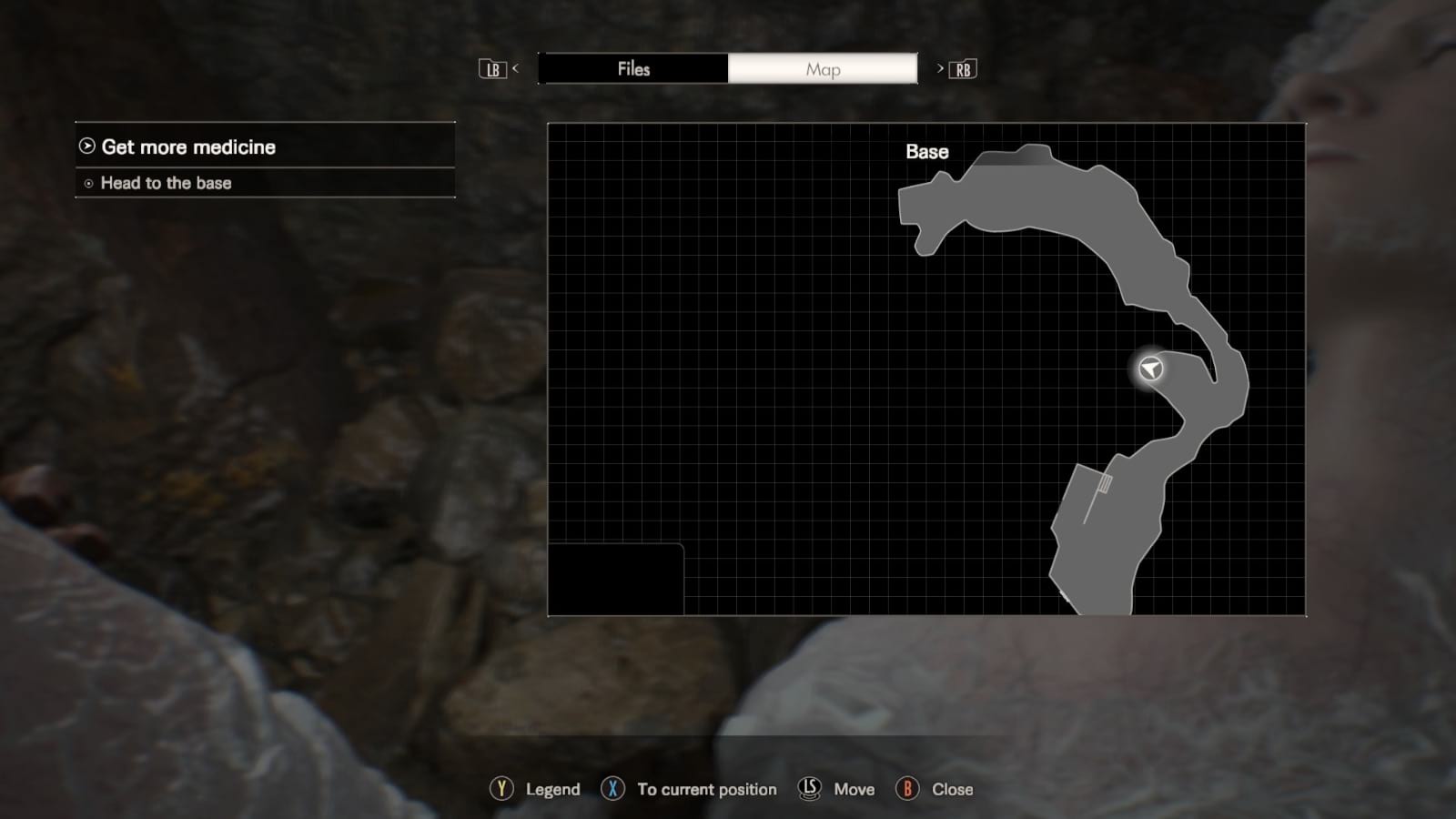Image resolution: width=1456 pixels, height=819 pixels.
Task: Click the objective bullet beside Get more medicine
Action: coord(86,147)
